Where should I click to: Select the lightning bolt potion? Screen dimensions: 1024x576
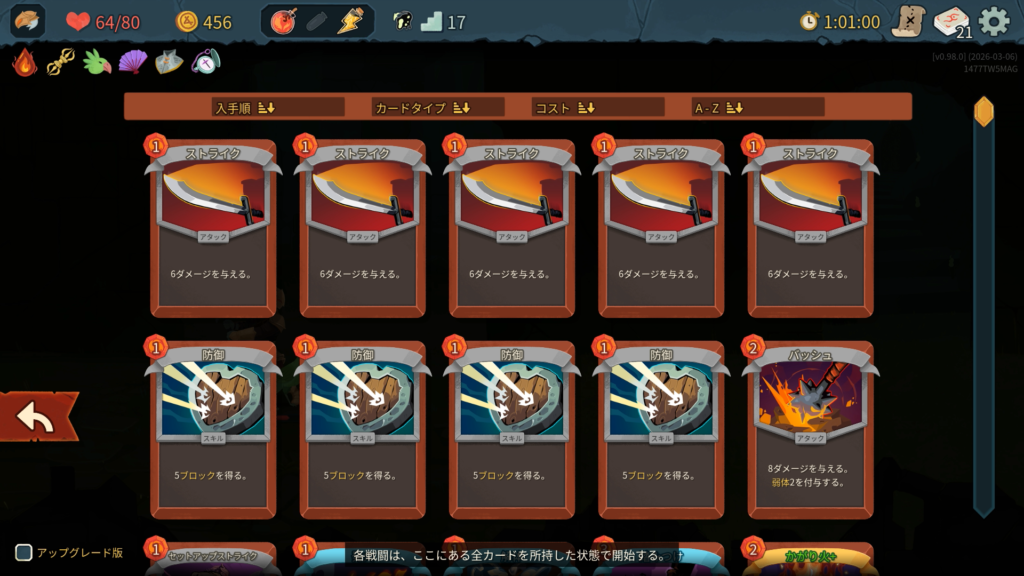pyautogui.click(x=349, y=21)
